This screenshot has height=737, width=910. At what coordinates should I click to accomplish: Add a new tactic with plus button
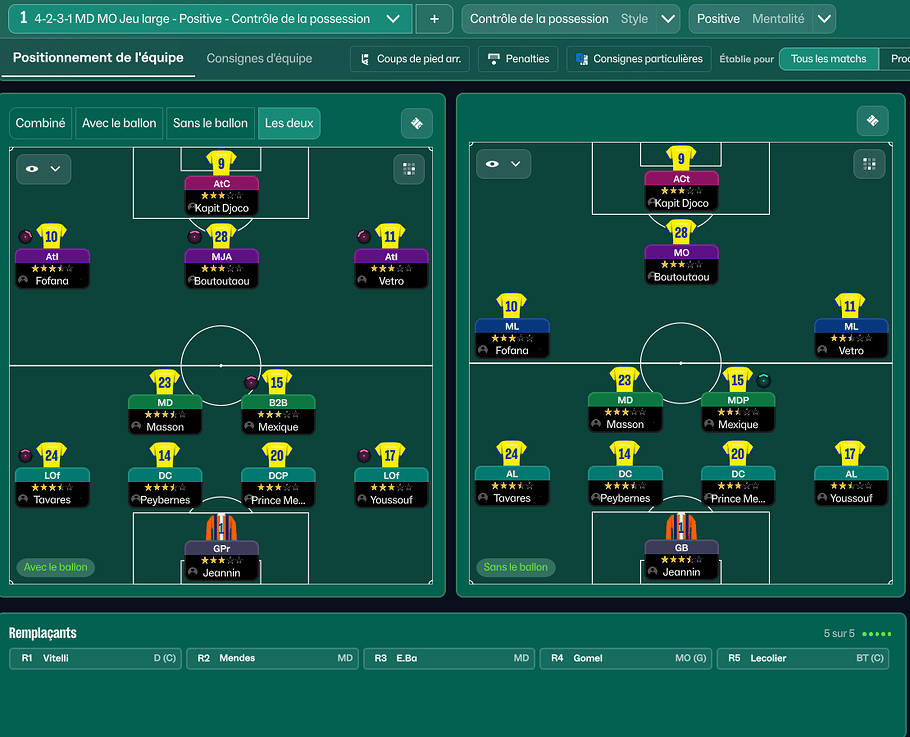click(x=433, y=19)
